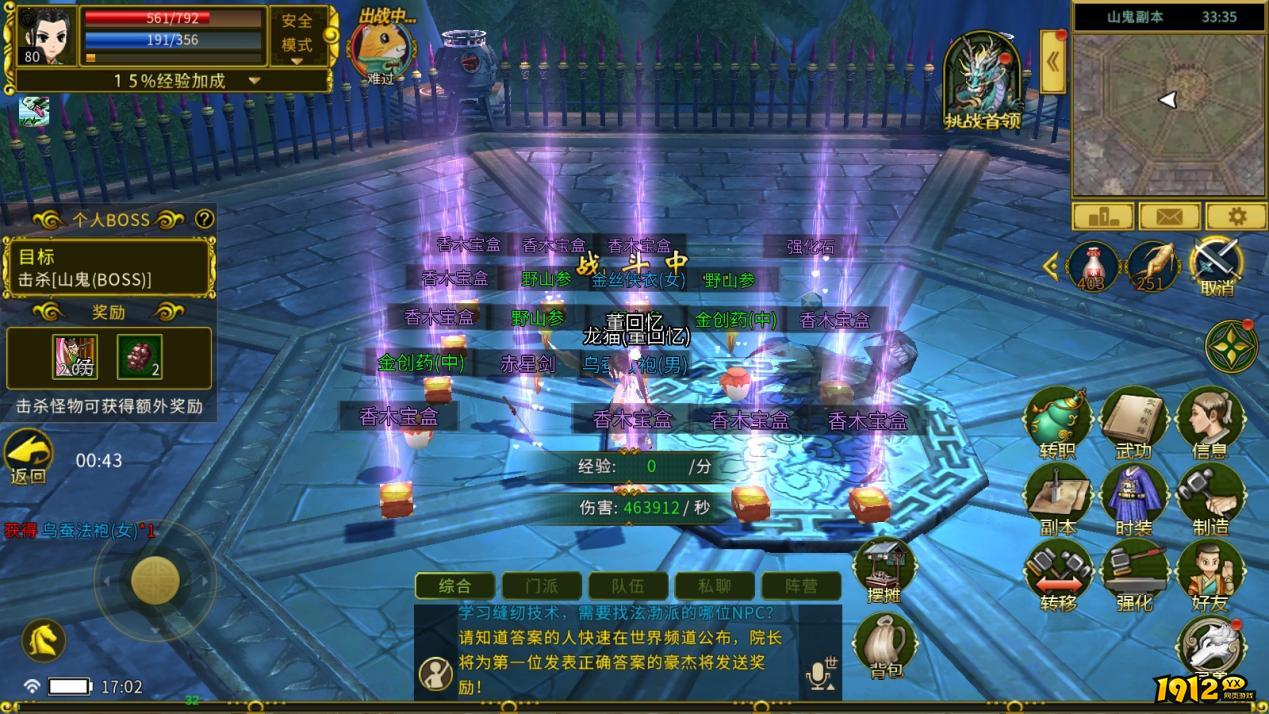This screenshot has height=714, width=1269.
Task: Open the 时装 fashion outfit menu
Action: click(x=1133, y=498)
